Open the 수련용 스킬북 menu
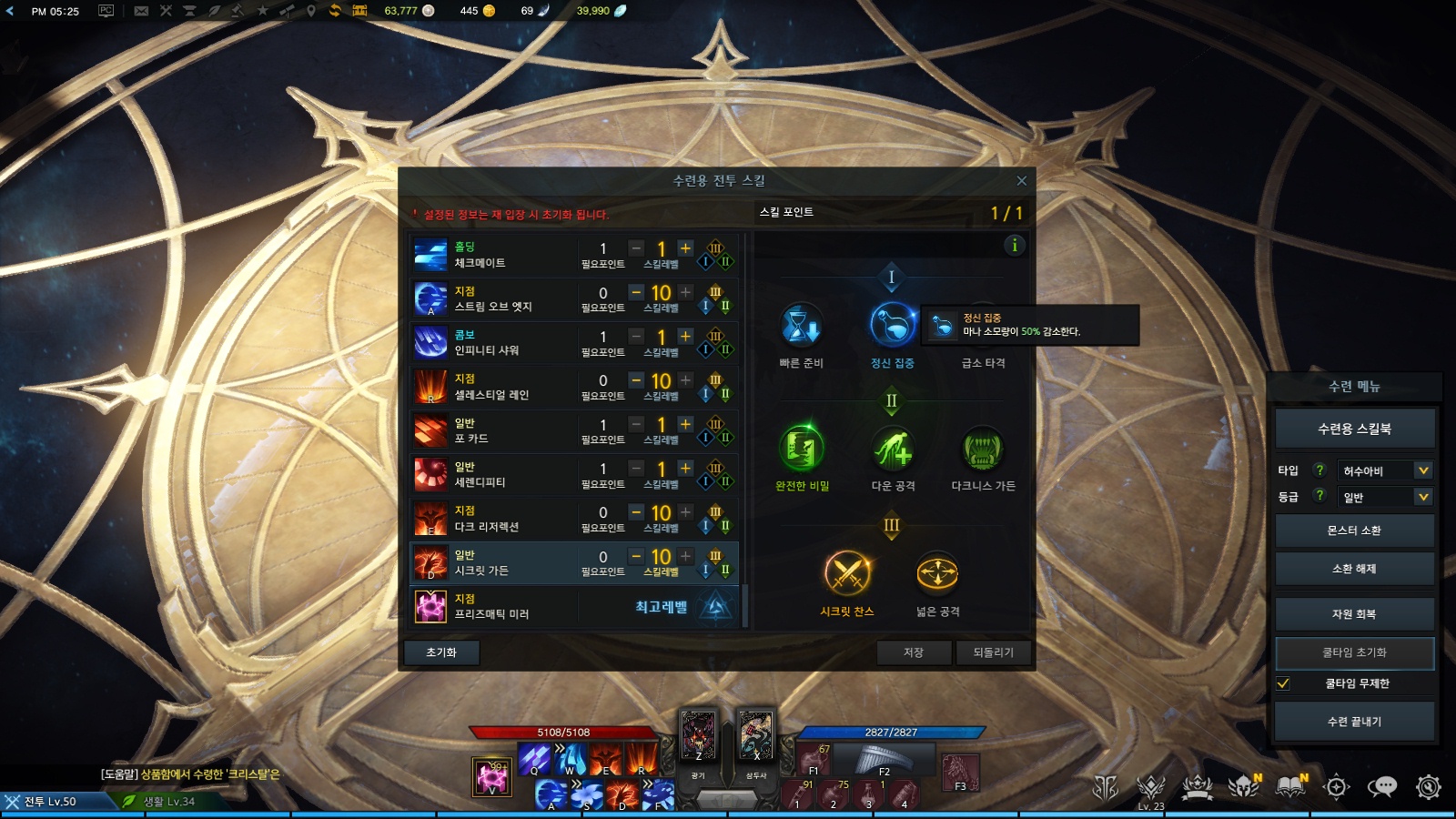 [1354, 429]
